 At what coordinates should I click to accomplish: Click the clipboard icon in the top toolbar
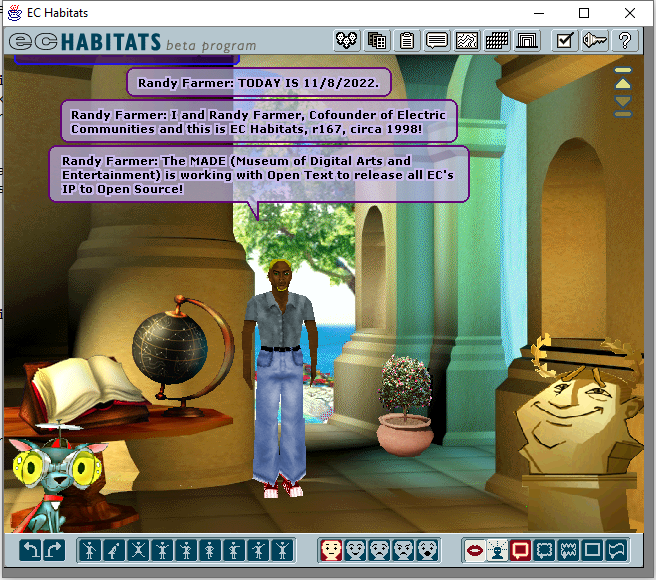[x=407, y=41]
